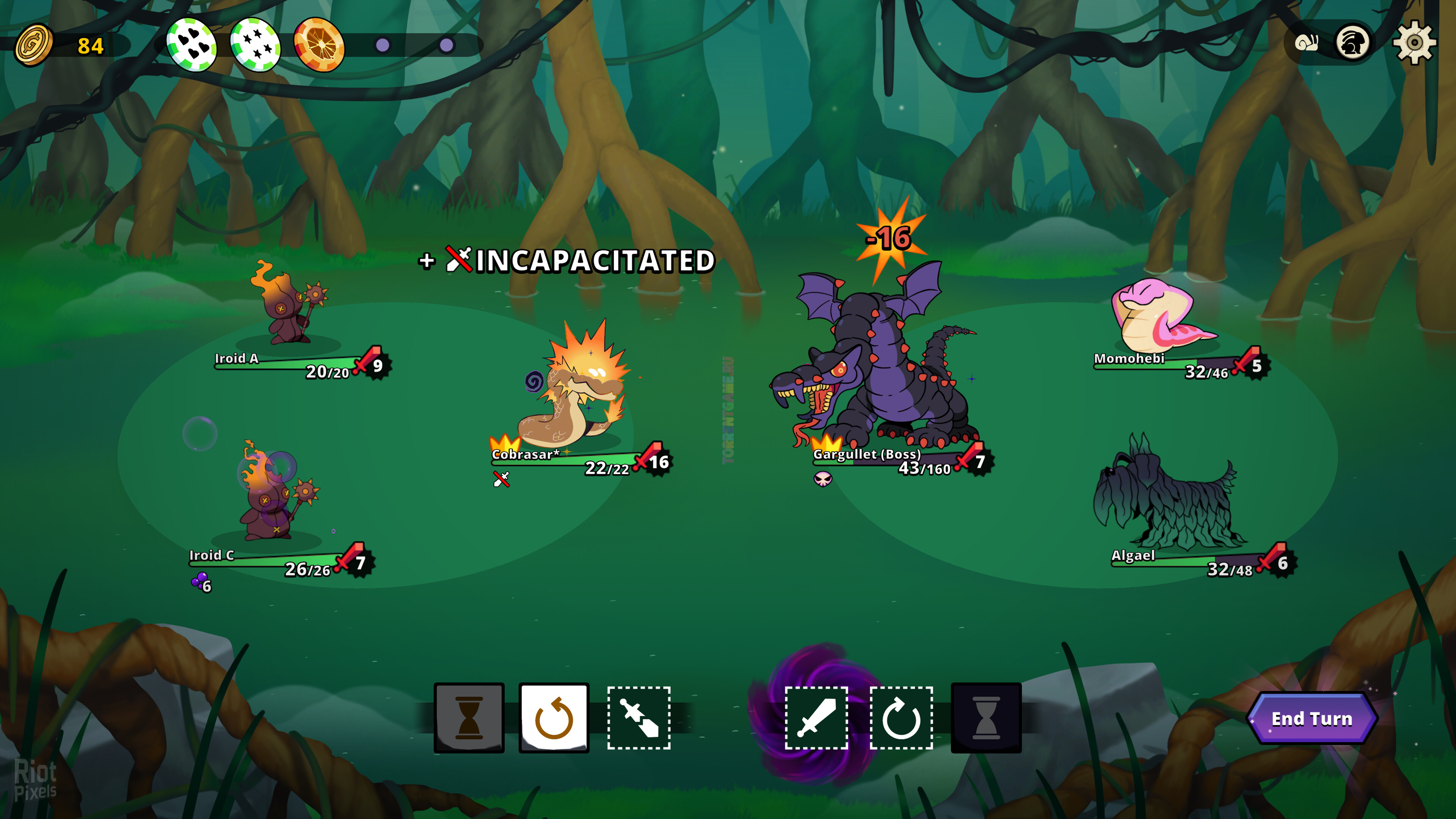This screenshot has height=819, width=1456.
Task: End the current turn
Action: (1311, 719)
